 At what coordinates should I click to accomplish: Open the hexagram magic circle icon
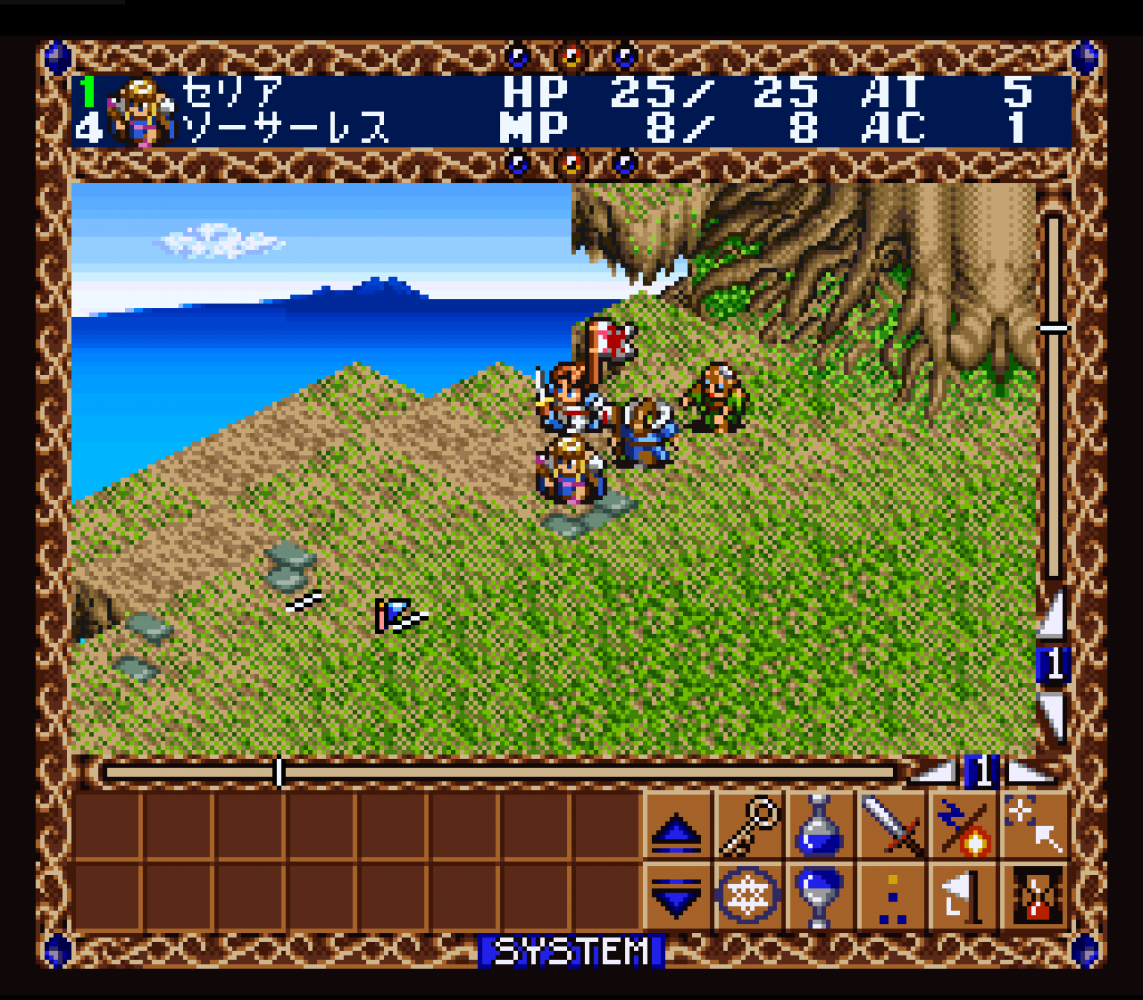coord(749,895)
